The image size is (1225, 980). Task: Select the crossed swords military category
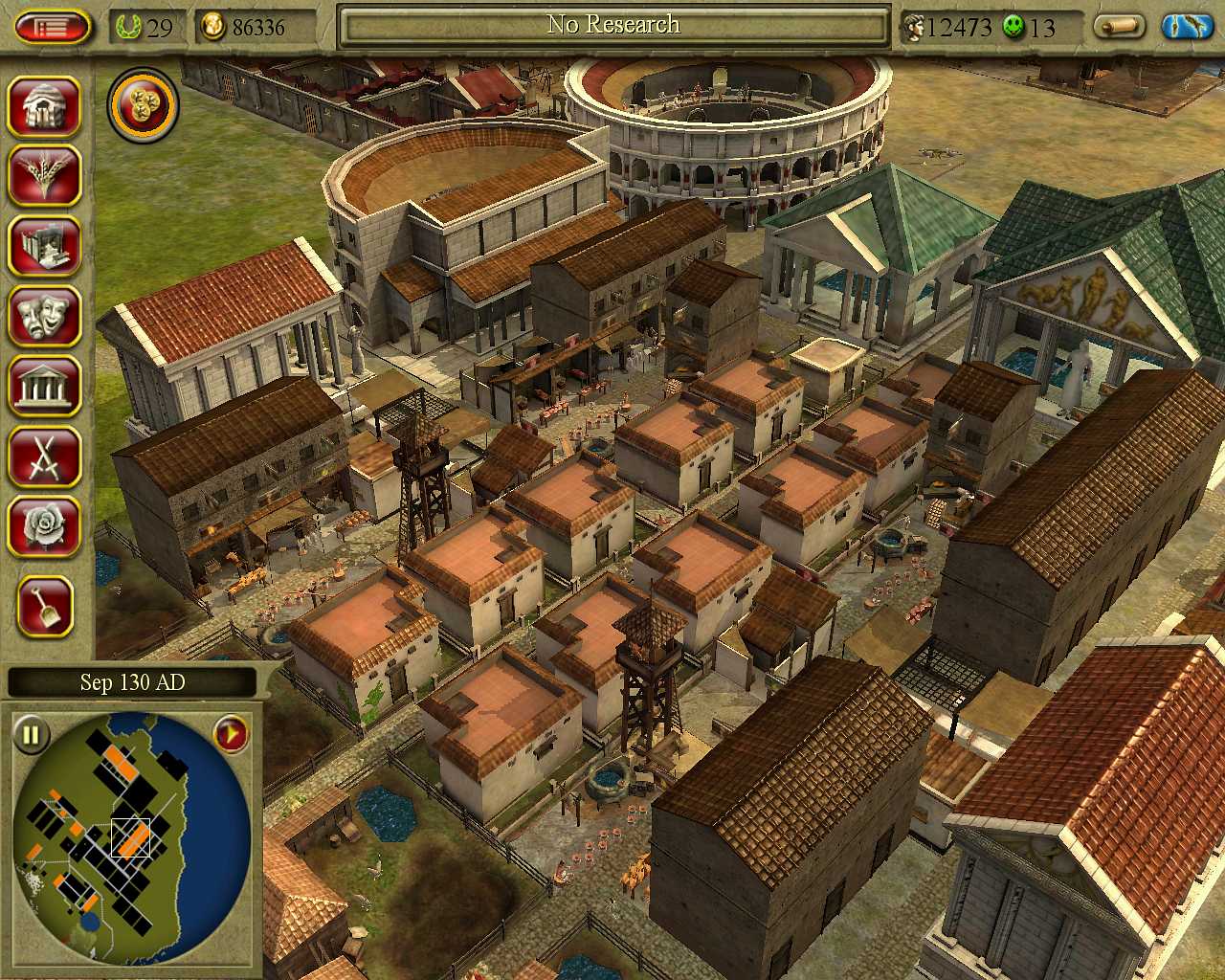coord(44,457)
